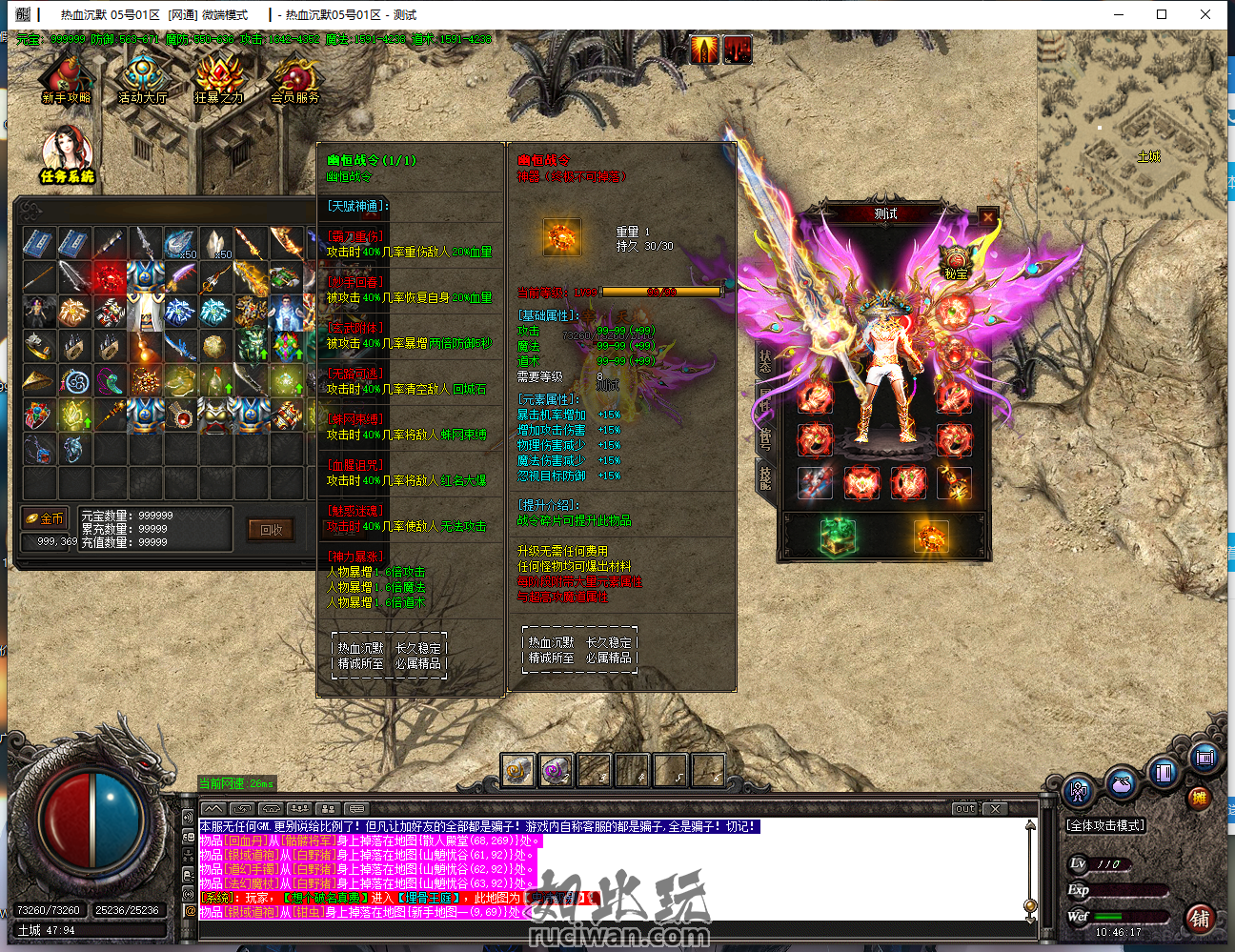The height and width of the screenshot is (952, 1235).
Task: Open the 铺 shop round button
Action: [1199, 919]
